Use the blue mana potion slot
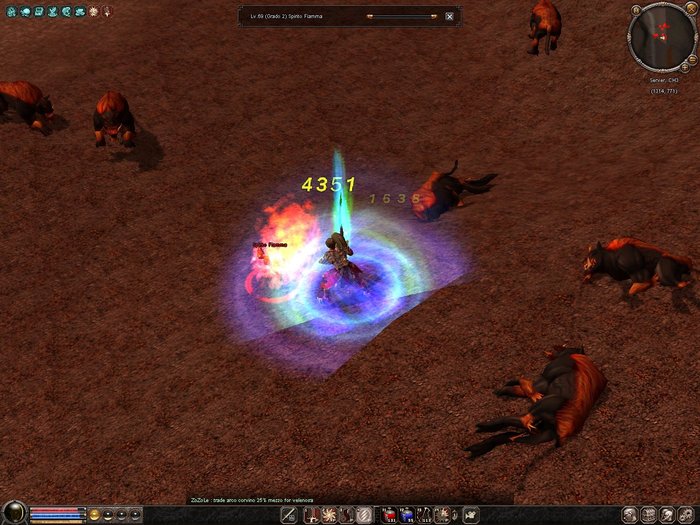The width and height of the screenshot is (700, 525). tap(407, 514)
